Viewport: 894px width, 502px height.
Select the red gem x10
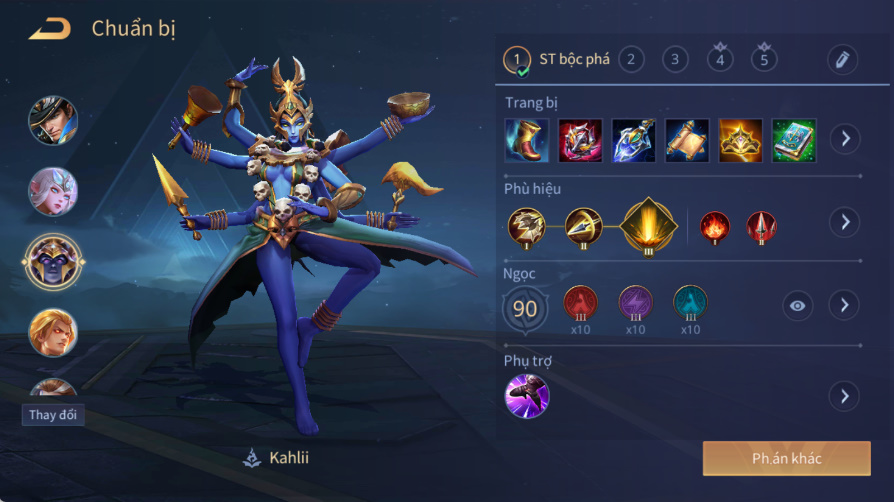click(x=581, y=303)
